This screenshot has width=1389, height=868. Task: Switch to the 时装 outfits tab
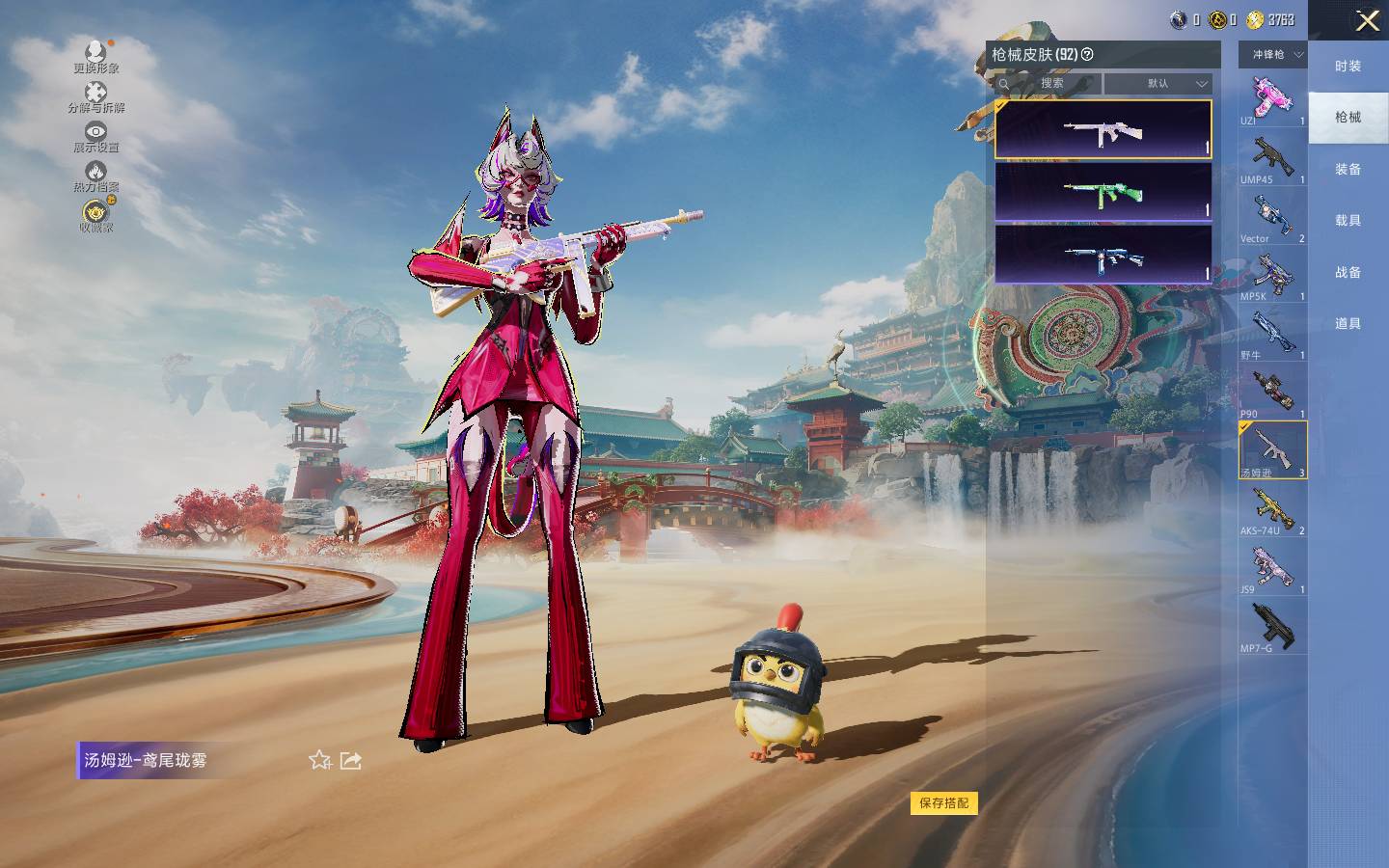pos(1348,66)
